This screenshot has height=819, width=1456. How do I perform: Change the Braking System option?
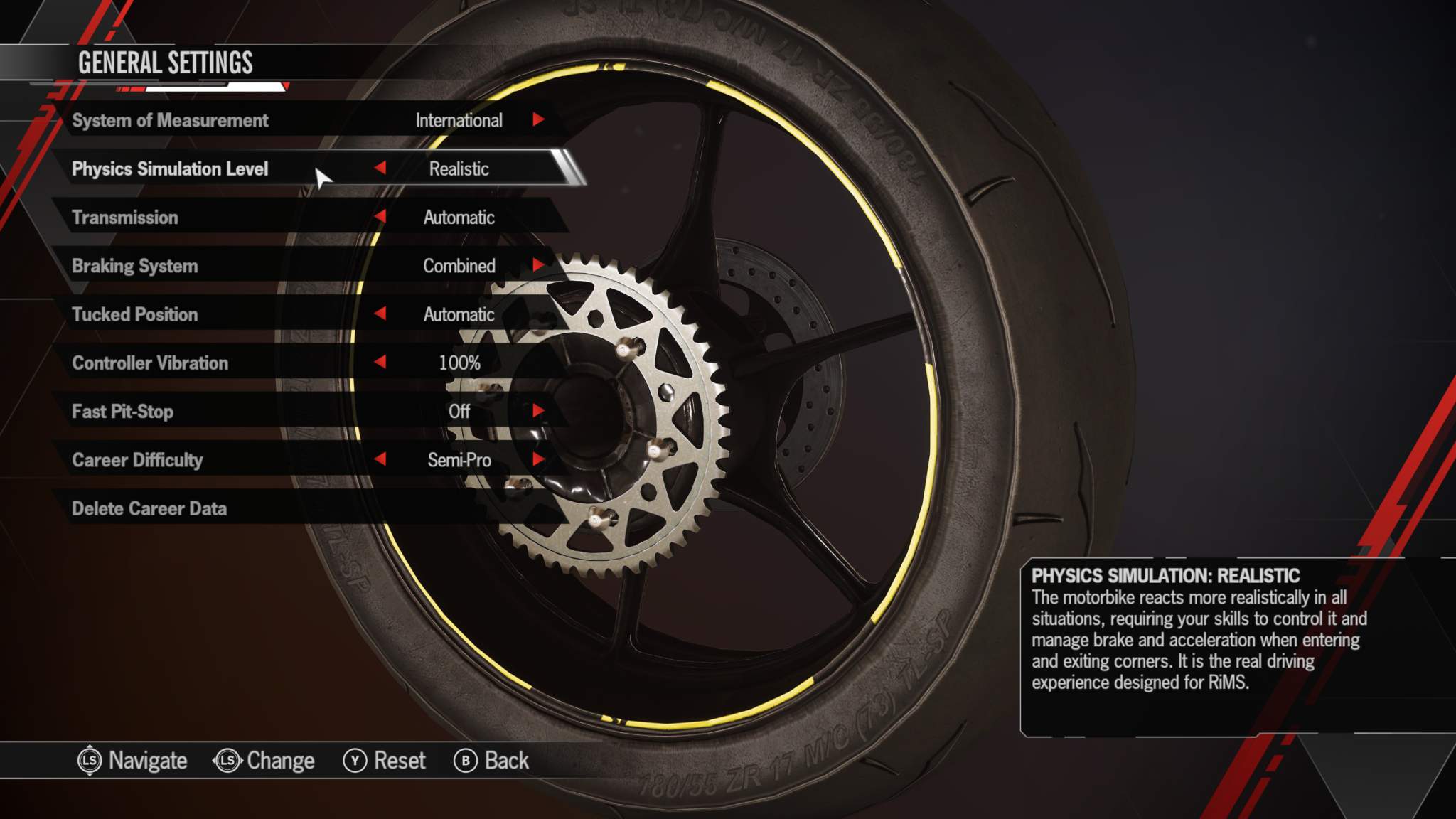click(539, 267)
